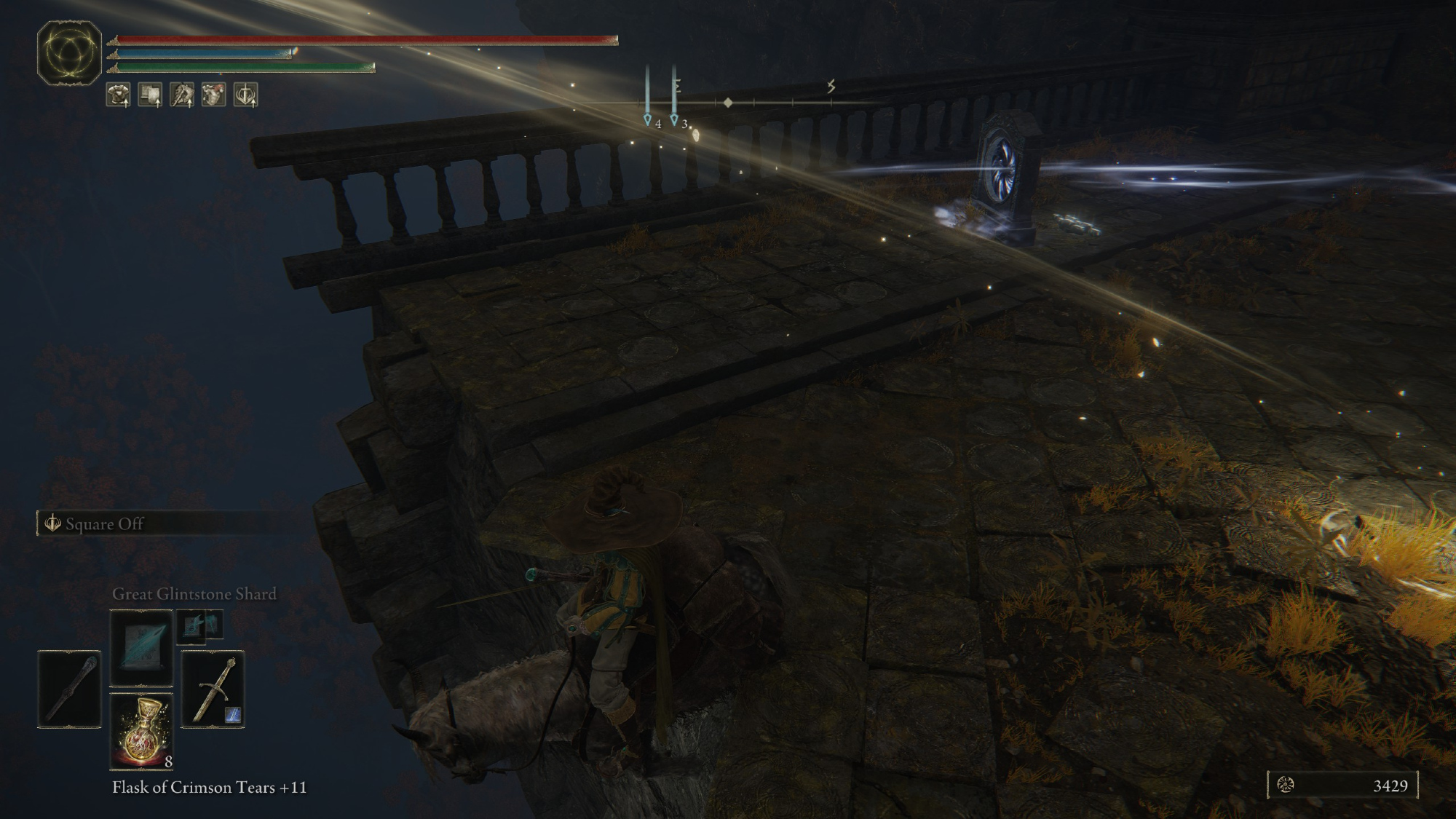The image size is (1456, 819).
Task: Click the small next-spell preview slot
Action: click(199, 625)
